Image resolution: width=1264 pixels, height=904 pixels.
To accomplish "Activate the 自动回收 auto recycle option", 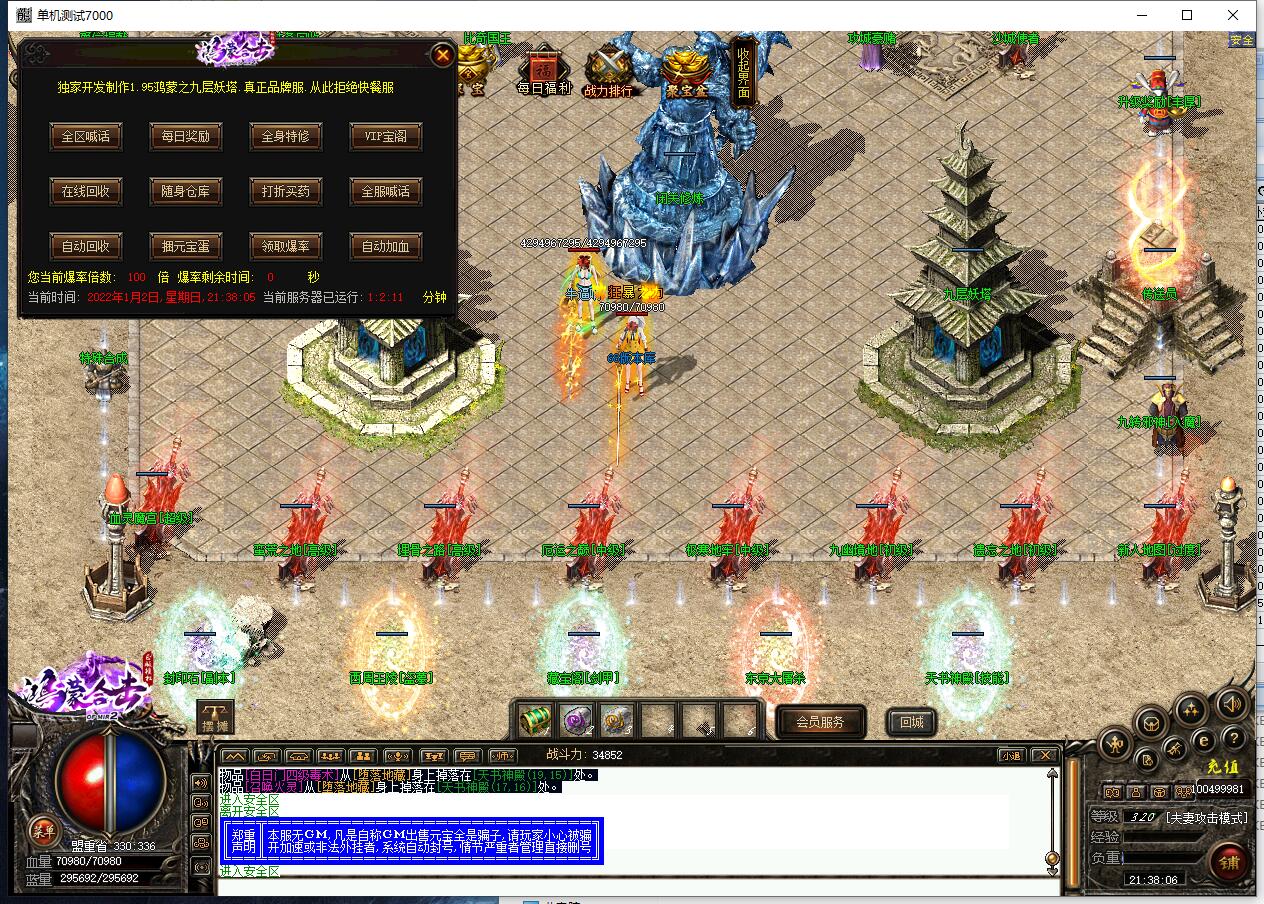I will click(86, 246).
